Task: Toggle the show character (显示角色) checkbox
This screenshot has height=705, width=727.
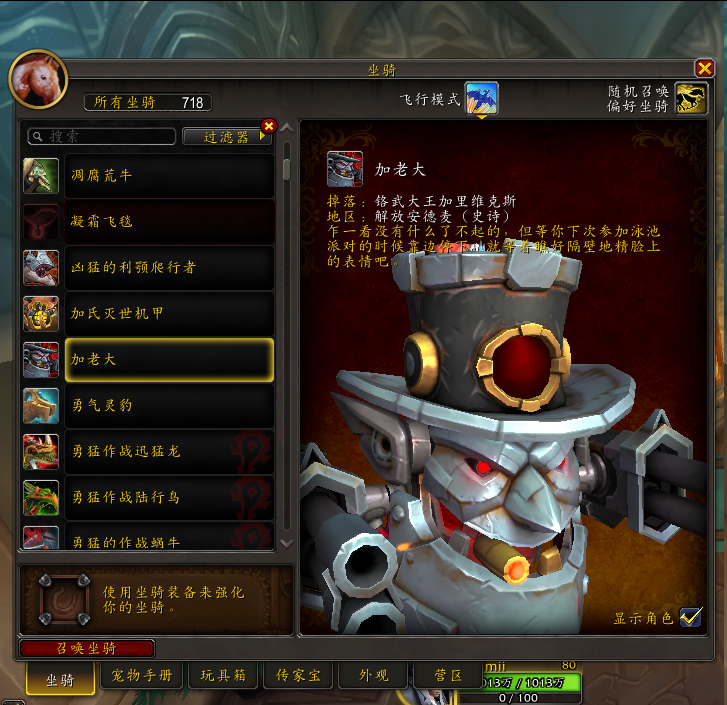Action: point(690,617)
